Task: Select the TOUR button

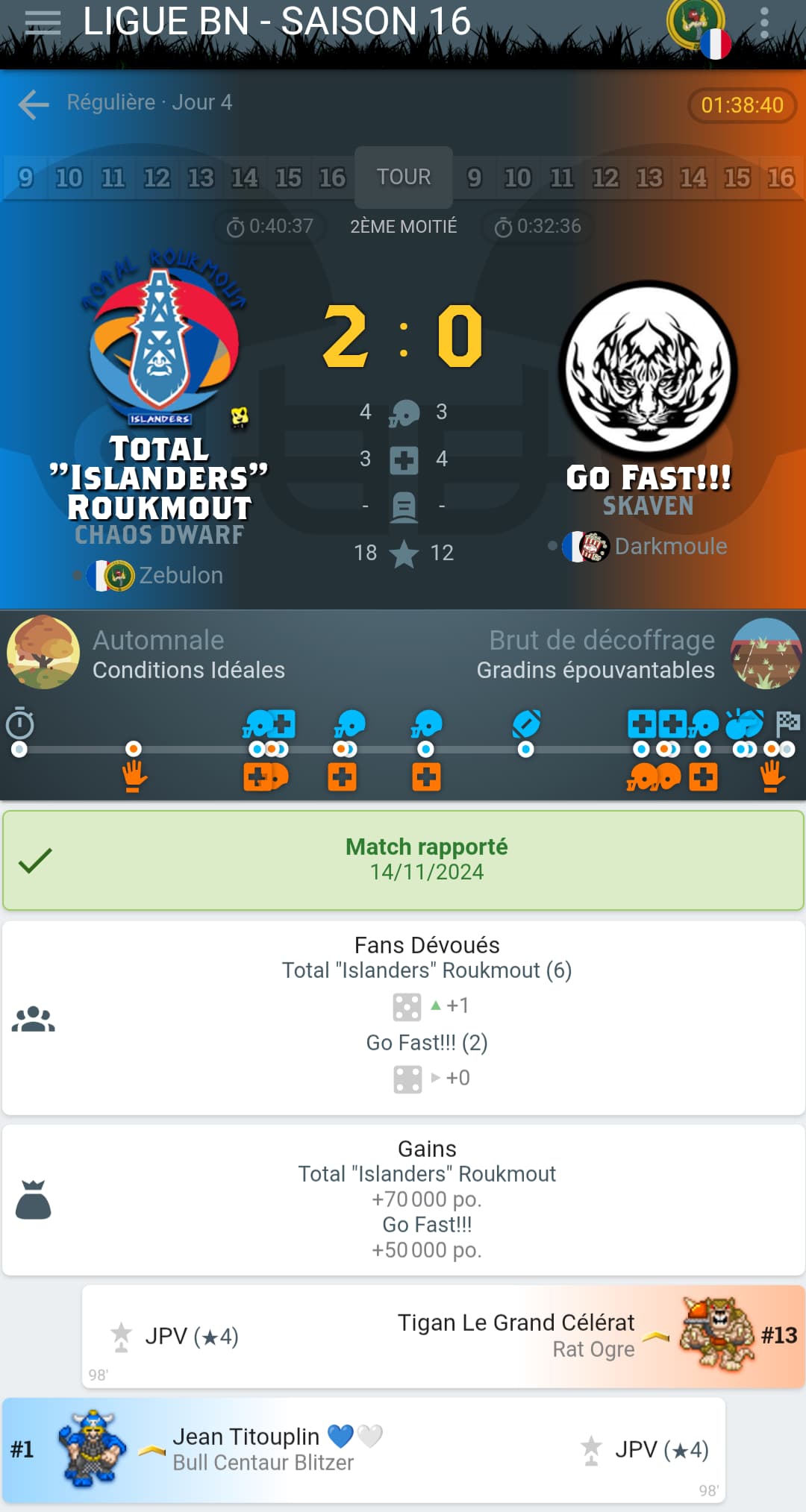Action: (x=403, y=178)
